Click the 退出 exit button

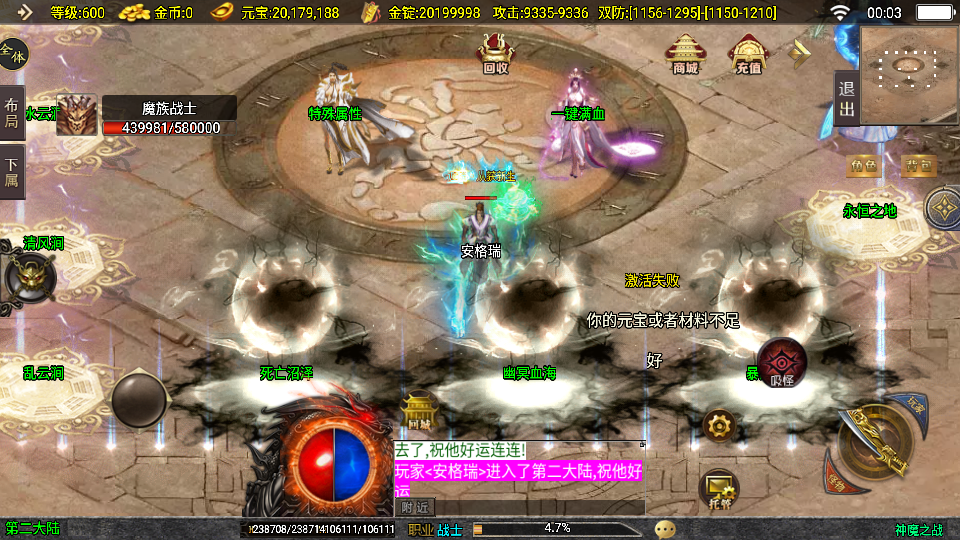(846, 99)
